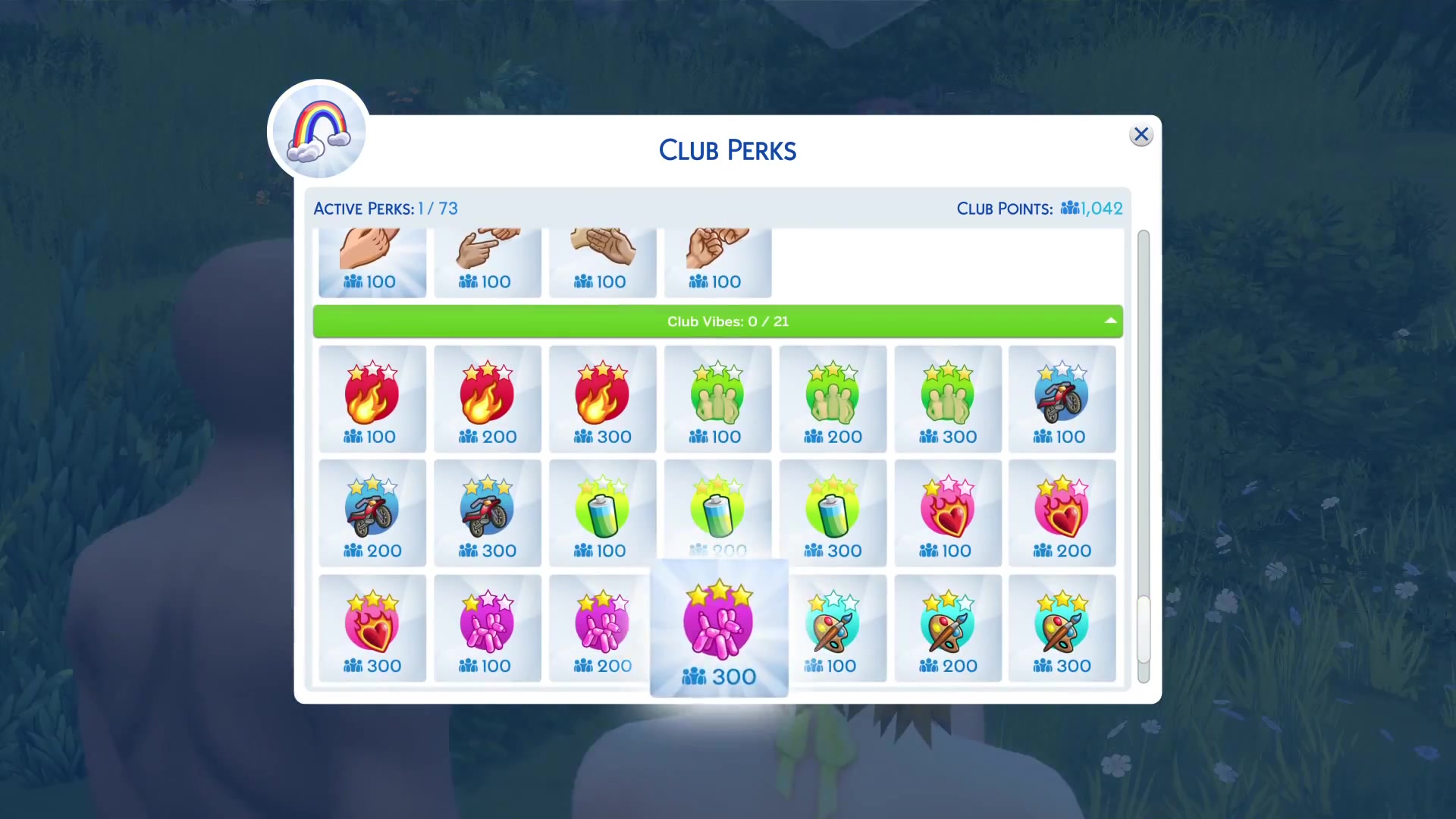The width and height of the screenshot is (1456, 819).
Task: Pick the 200-point flaming heart perk
Action: [x=1062, y=513]
